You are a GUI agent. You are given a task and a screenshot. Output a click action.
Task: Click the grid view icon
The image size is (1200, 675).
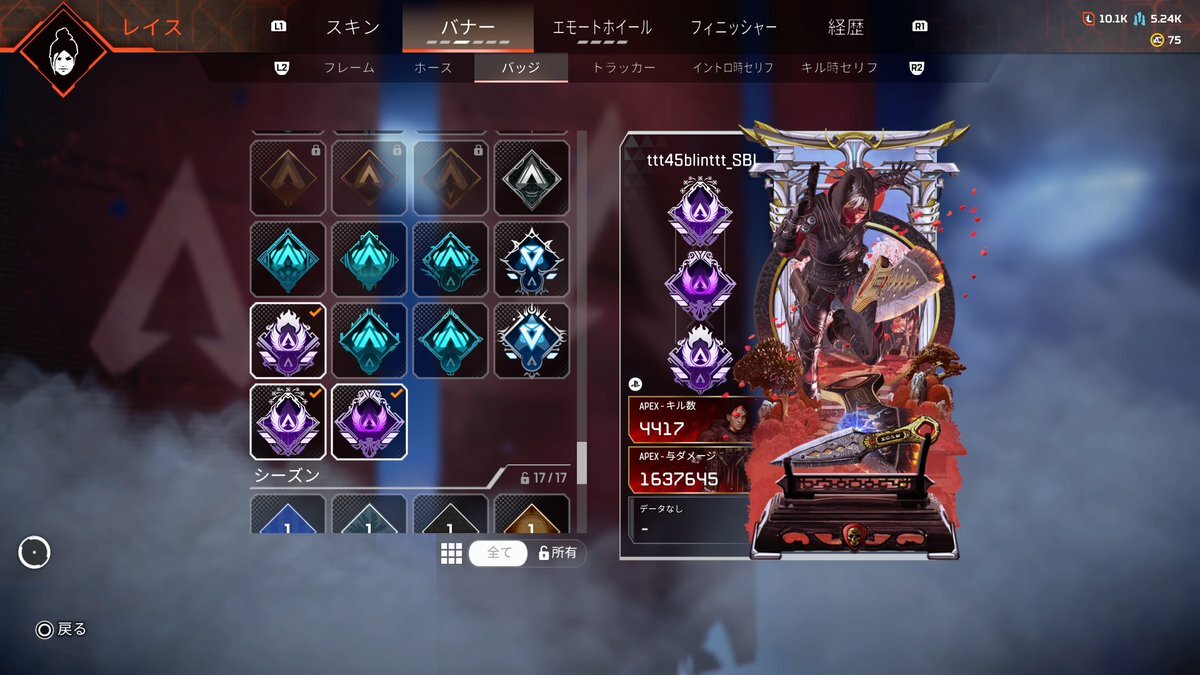pos(451,553)
